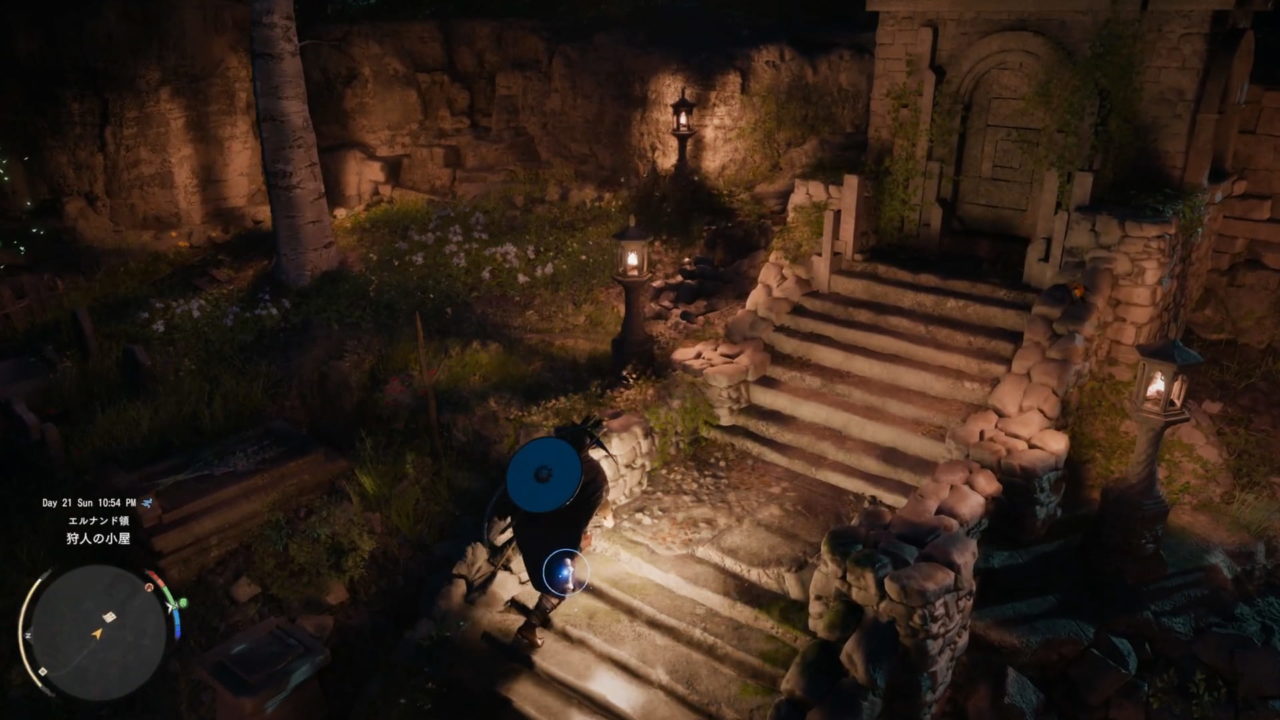Screen dimensions: 1280x720
Task: Click the white building marker on the minimap
Action: (109, 617)
